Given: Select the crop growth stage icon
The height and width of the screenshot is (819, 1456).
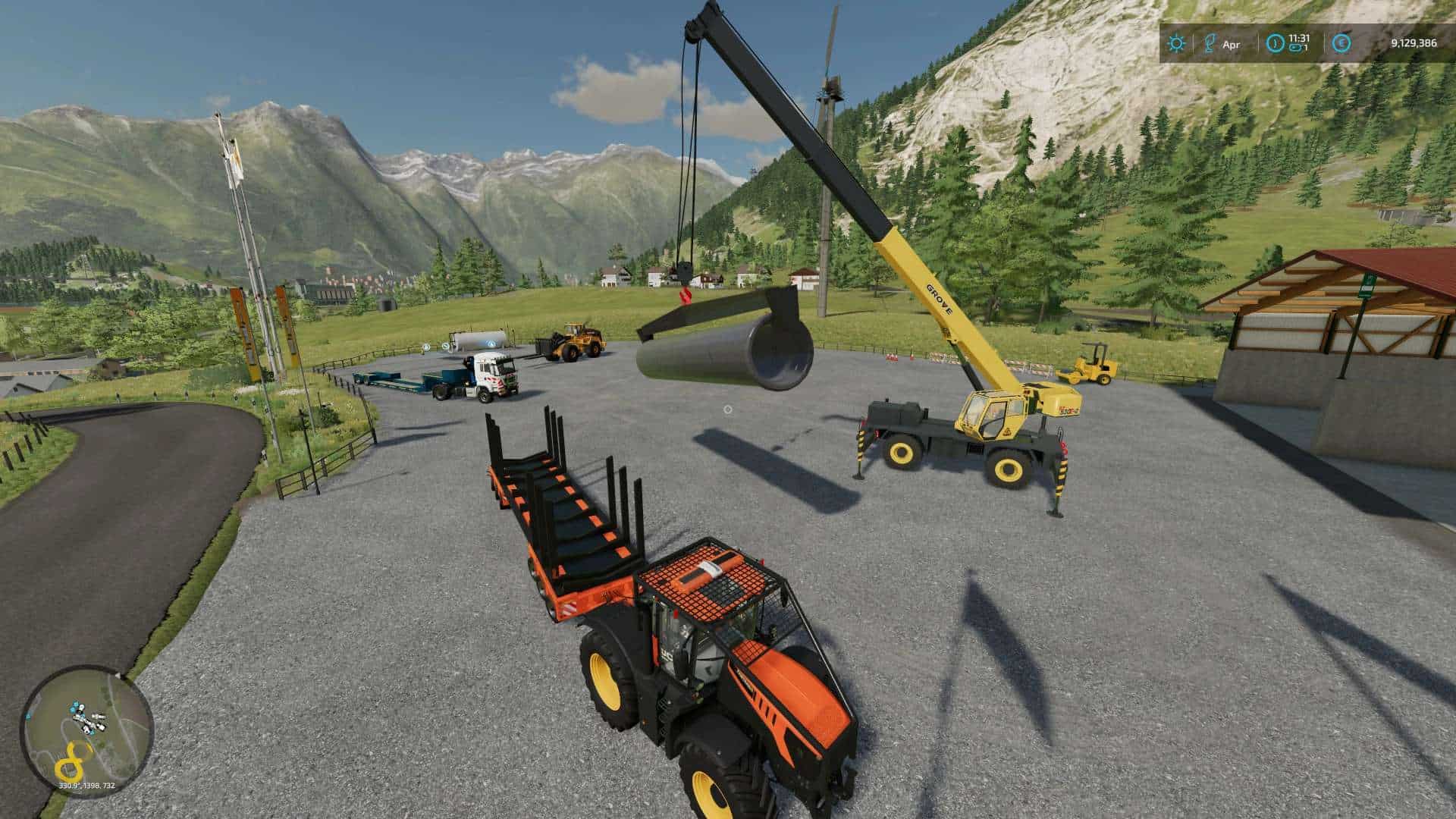Looking at the screenshot, I should 1210,42.
